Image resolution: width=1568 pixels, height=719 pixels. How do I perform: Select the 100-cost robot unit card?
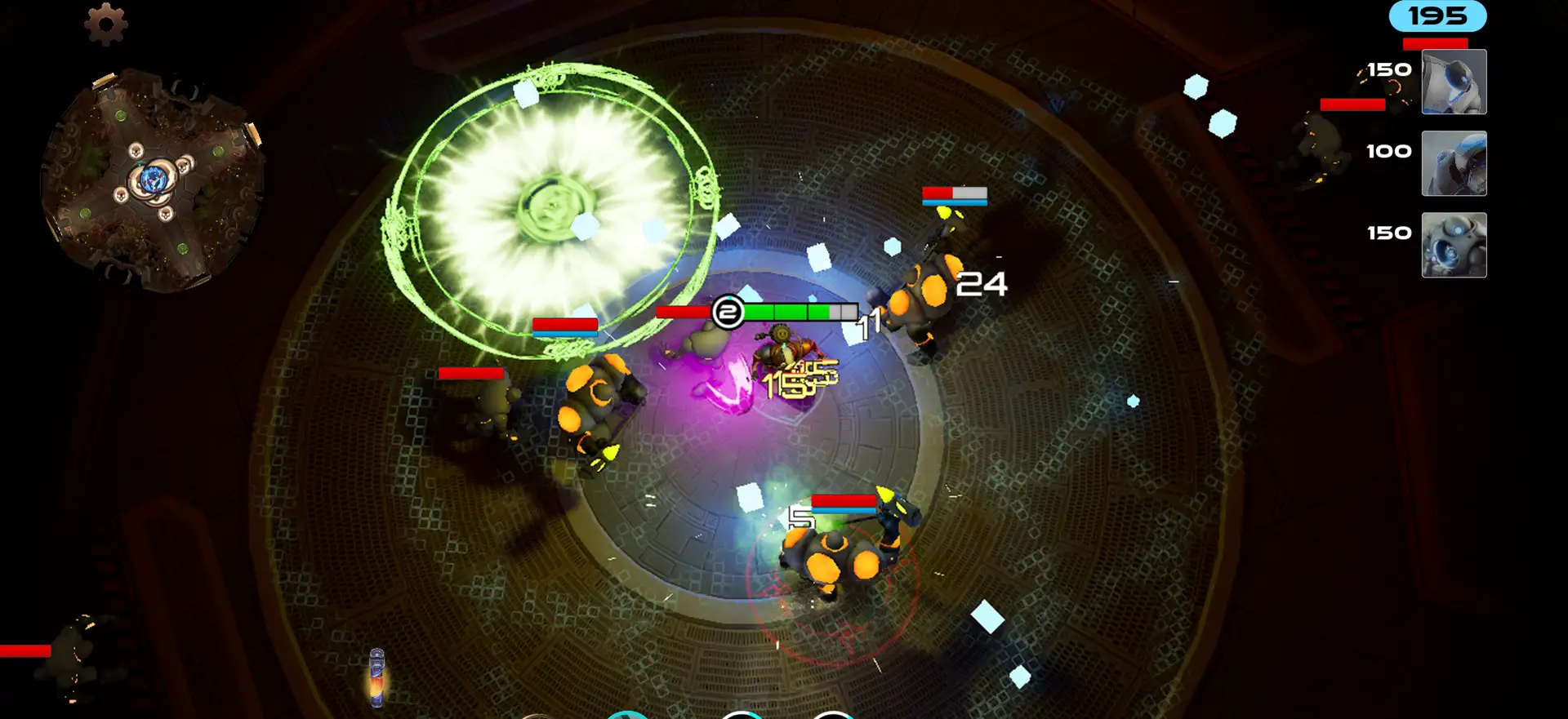click(x=1454, y=163)
